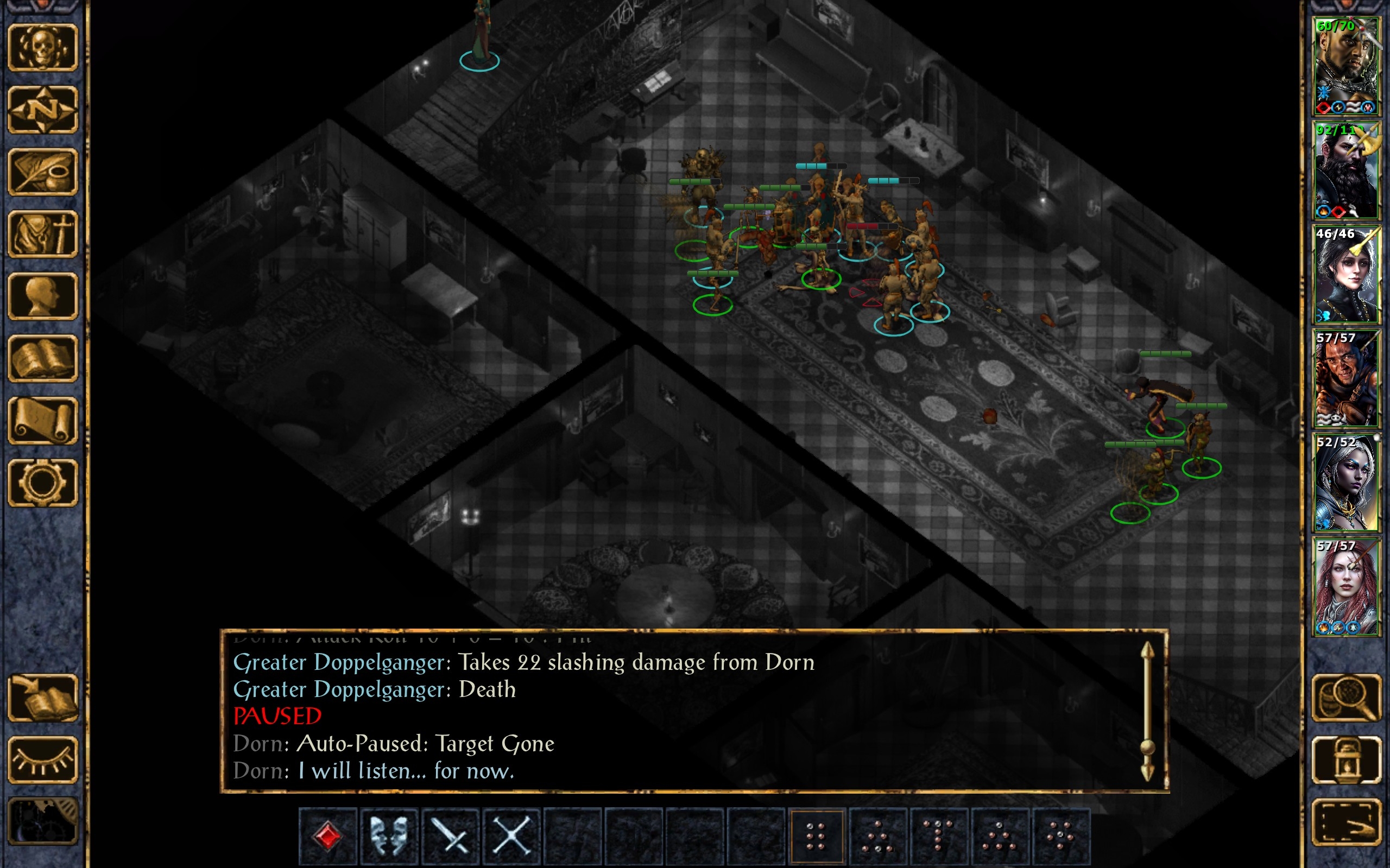Show the character record head icon
The width and height of the screenshot is (1390, 868).
[x=42, y=296]
